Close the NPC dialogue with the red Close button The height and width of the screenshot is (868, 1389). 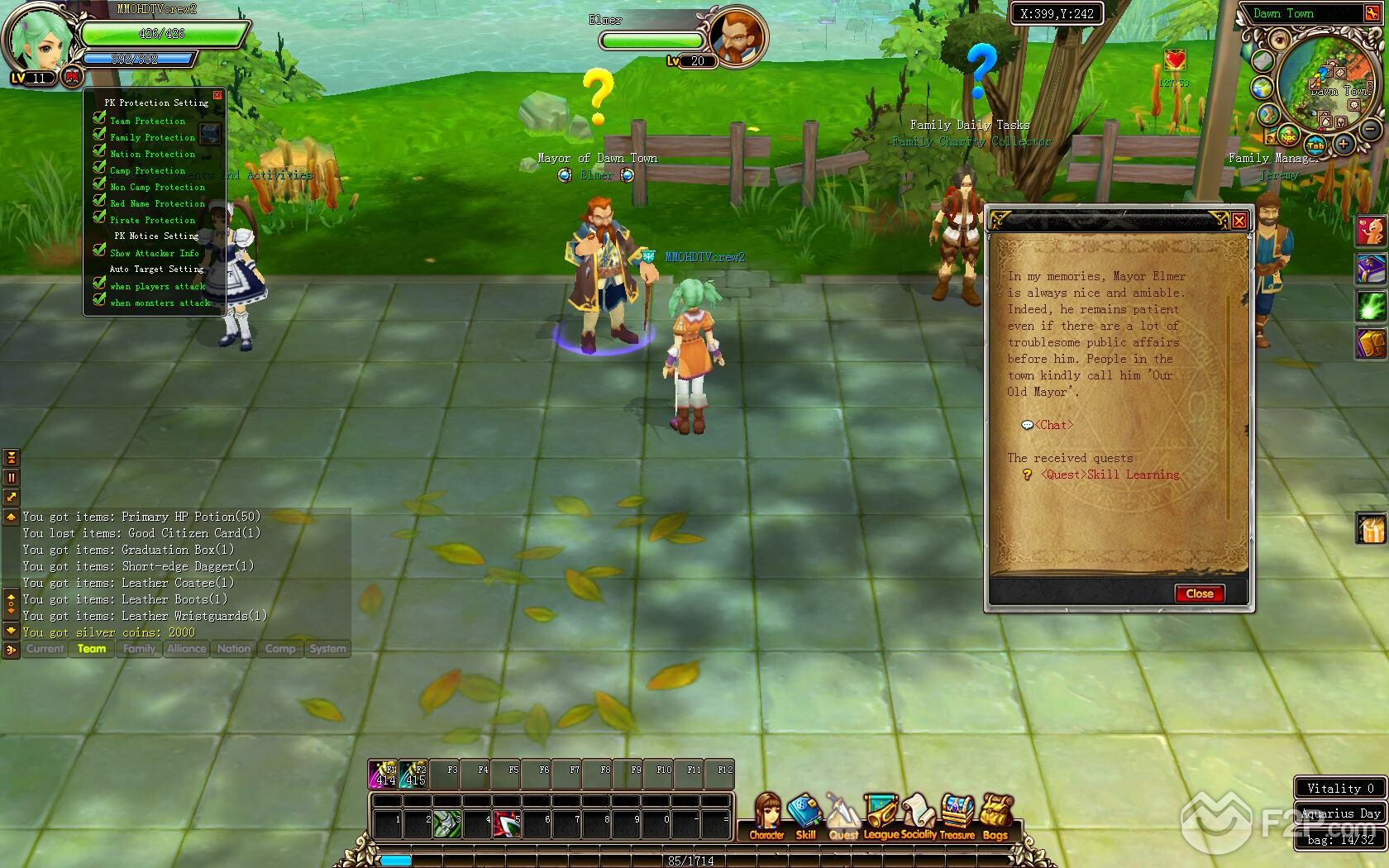coord(1199,594)
